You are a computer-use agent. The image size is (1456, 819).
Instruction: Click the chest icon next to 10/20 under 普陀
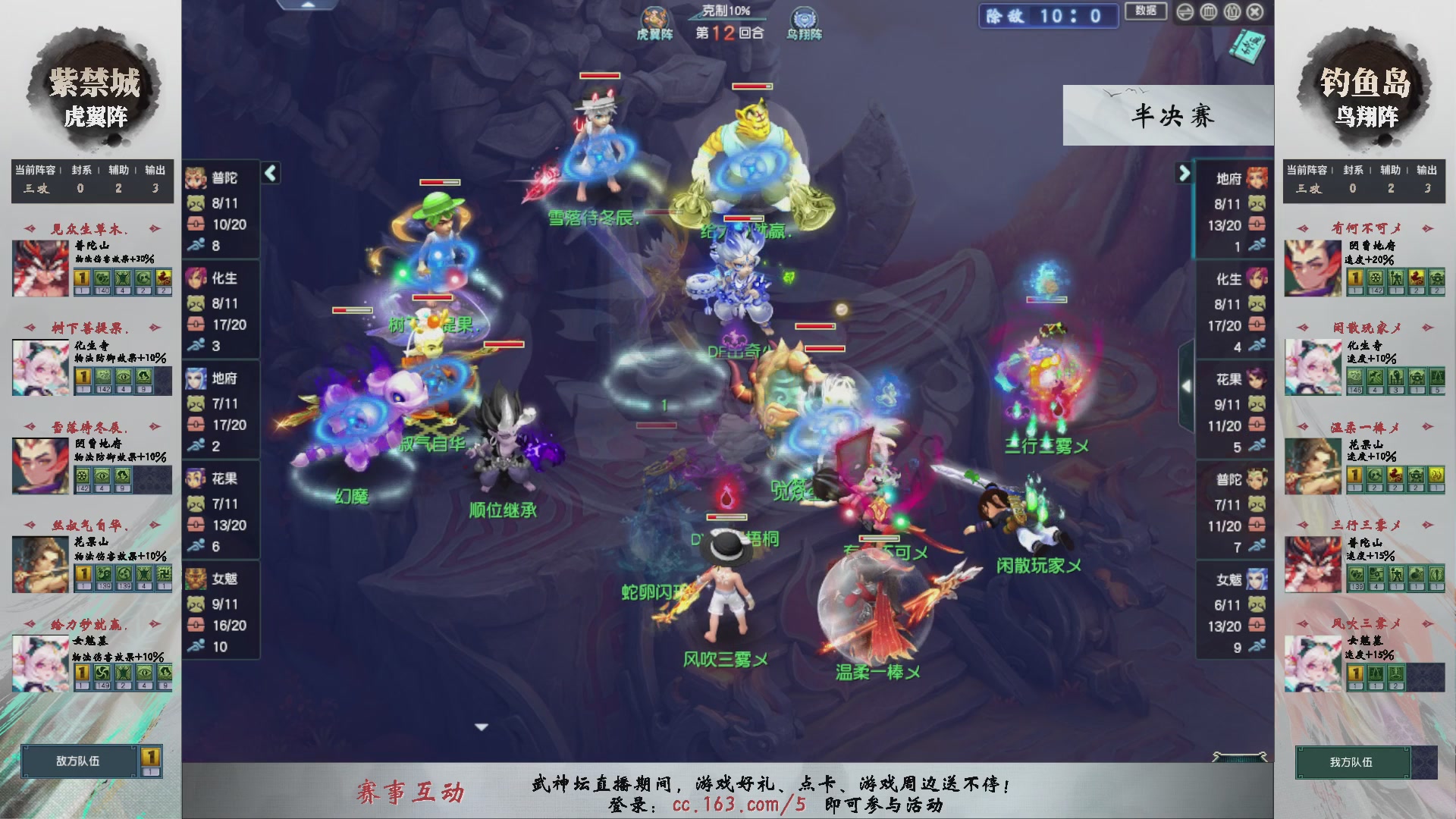(196, 225)
